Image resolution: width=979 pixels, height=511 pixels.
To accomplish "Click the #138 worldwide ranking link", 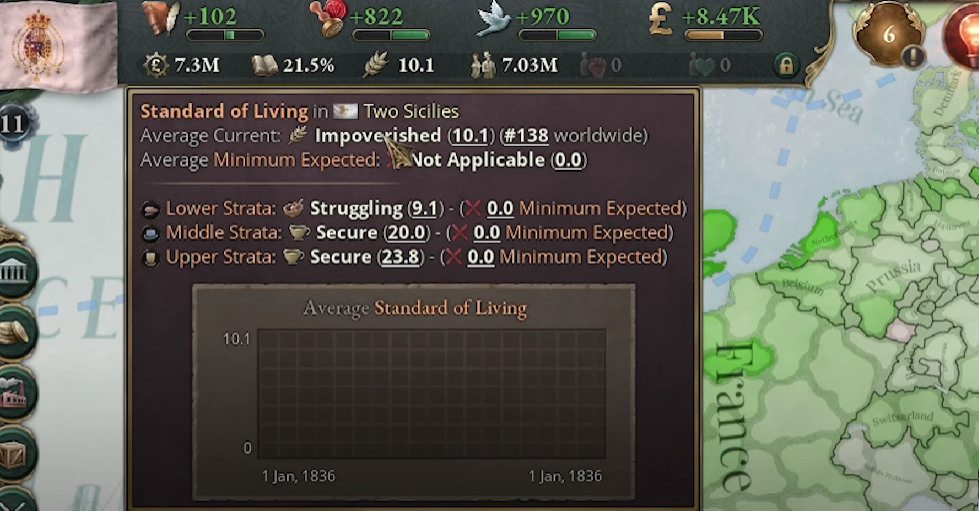I will point(524,135).
